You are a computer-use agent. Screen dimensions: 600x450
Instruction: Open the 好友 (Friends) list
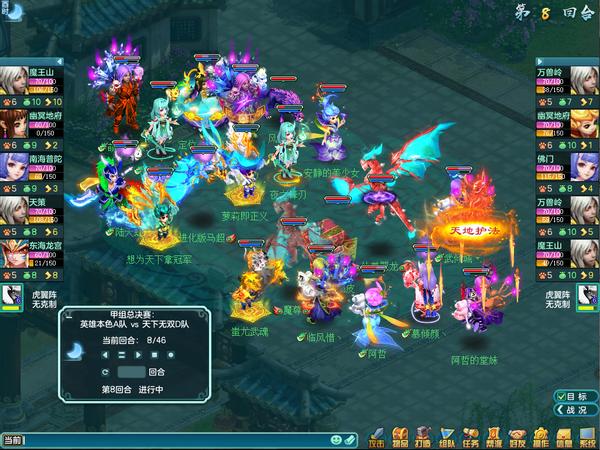tap(517, 438)
